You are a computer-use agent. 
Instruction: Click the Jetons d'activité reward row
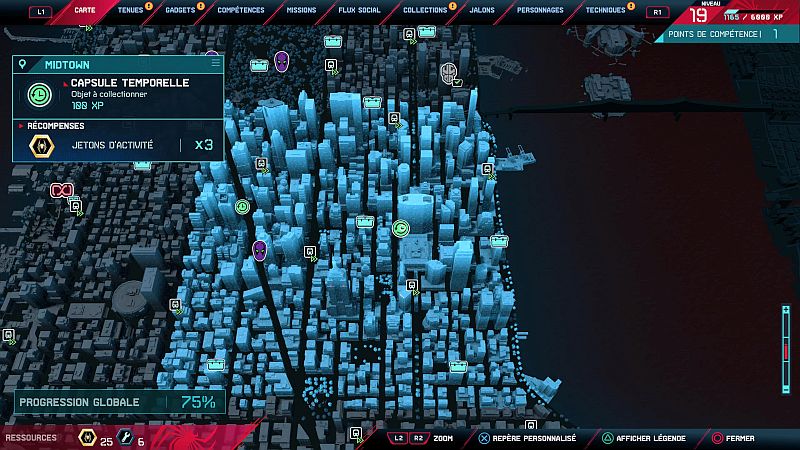(118, 145)
